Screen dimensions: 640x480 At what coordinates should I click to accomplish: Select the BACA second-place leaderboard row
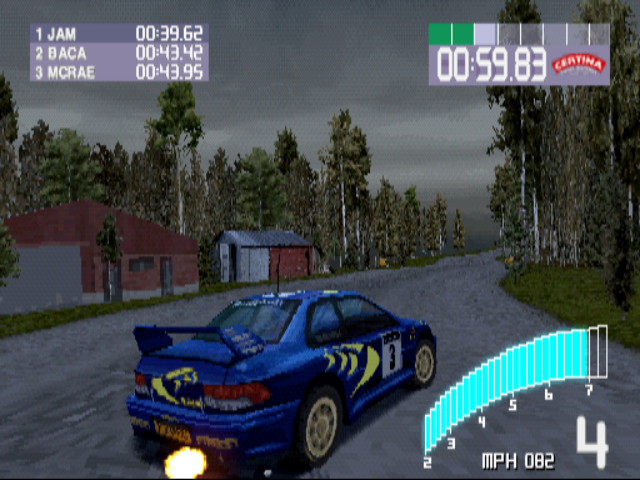tap(118, 52)
